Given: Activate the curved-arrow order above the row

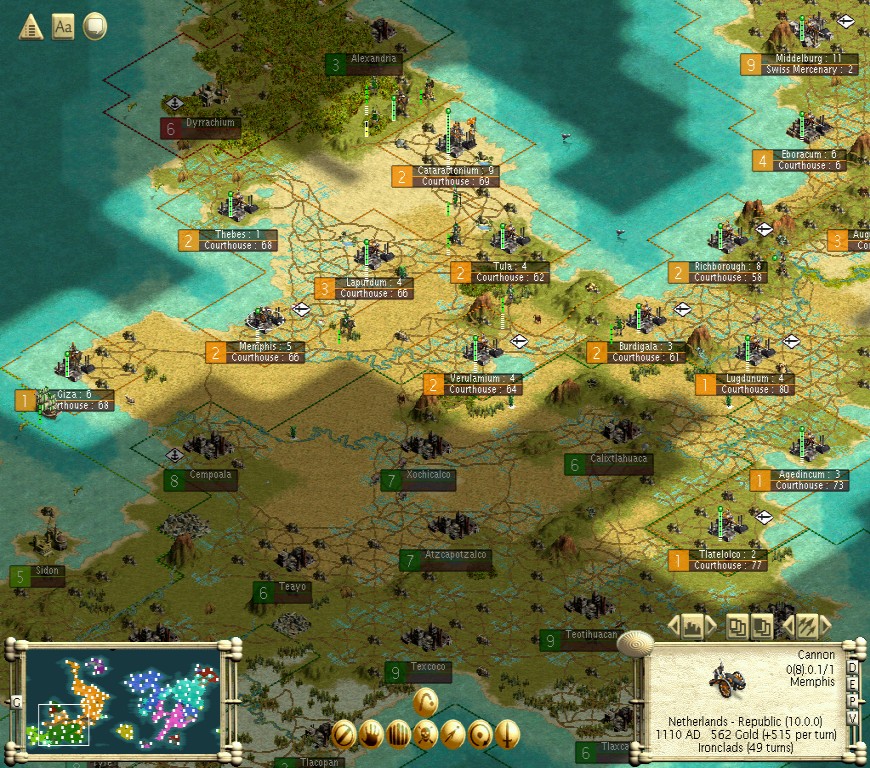Looking at the screenshot, I should pyautogui.click(x=426, y=701).
